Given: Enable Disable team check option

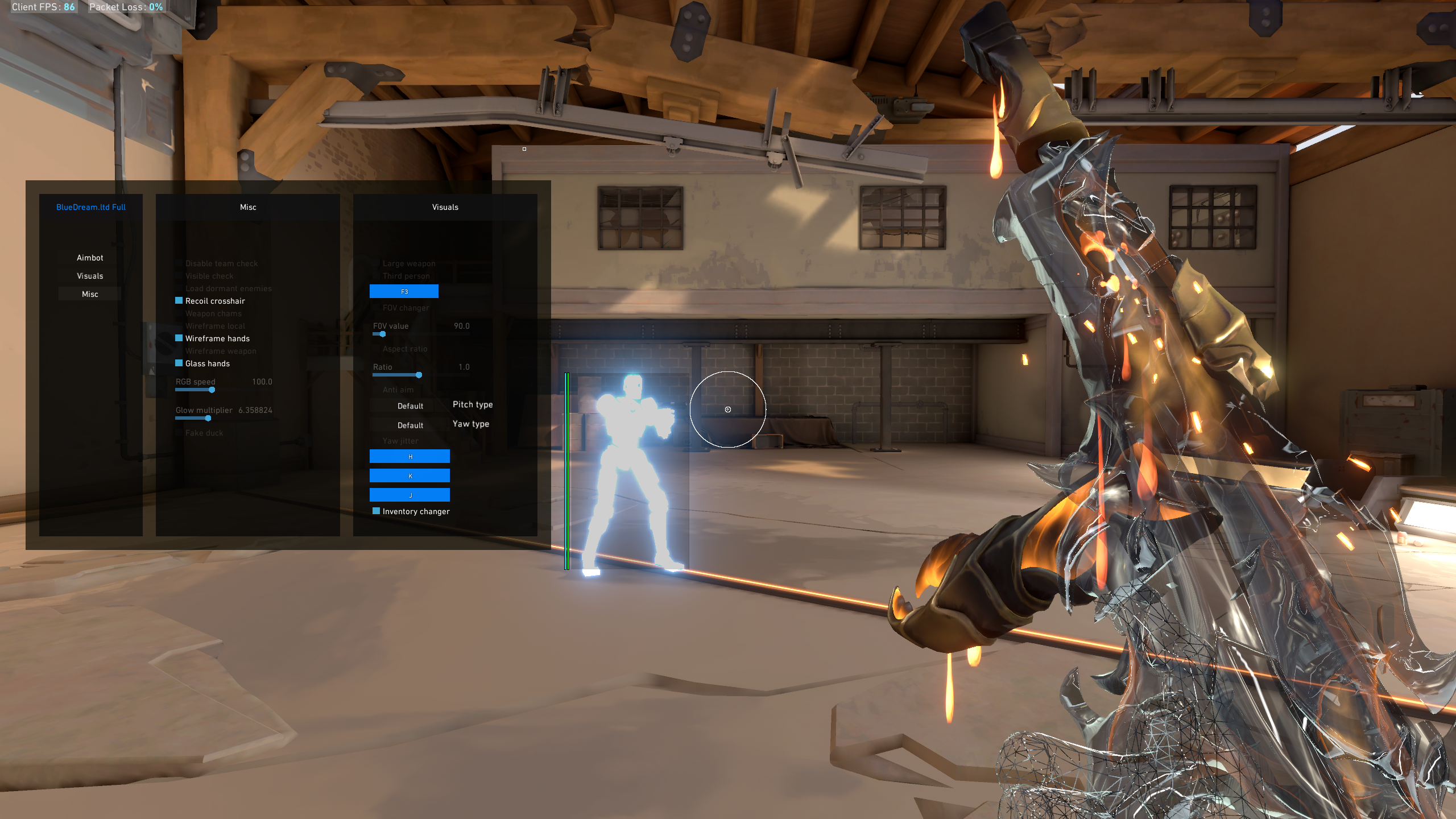Looking at the screenshot, I should [179, 263].
